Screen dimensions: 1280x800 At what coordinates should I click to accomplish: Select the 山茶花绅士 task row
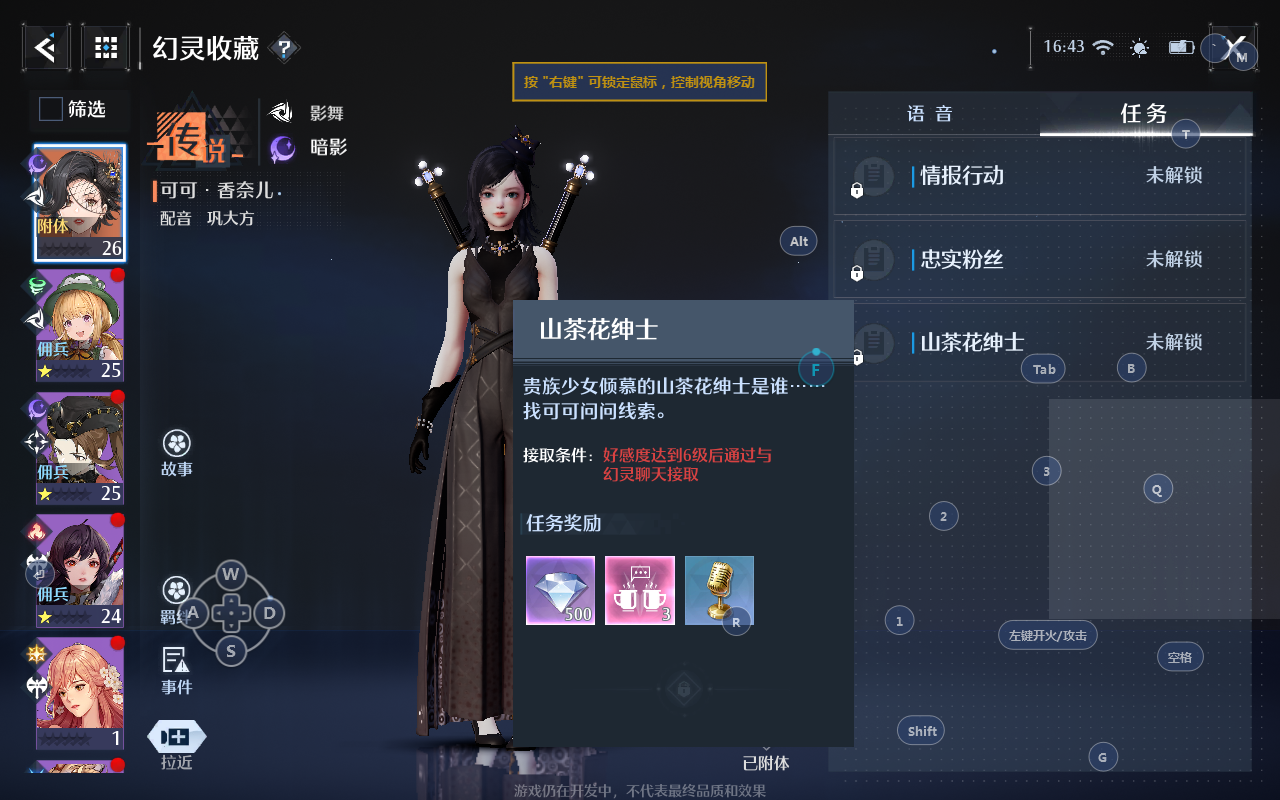1040,343
